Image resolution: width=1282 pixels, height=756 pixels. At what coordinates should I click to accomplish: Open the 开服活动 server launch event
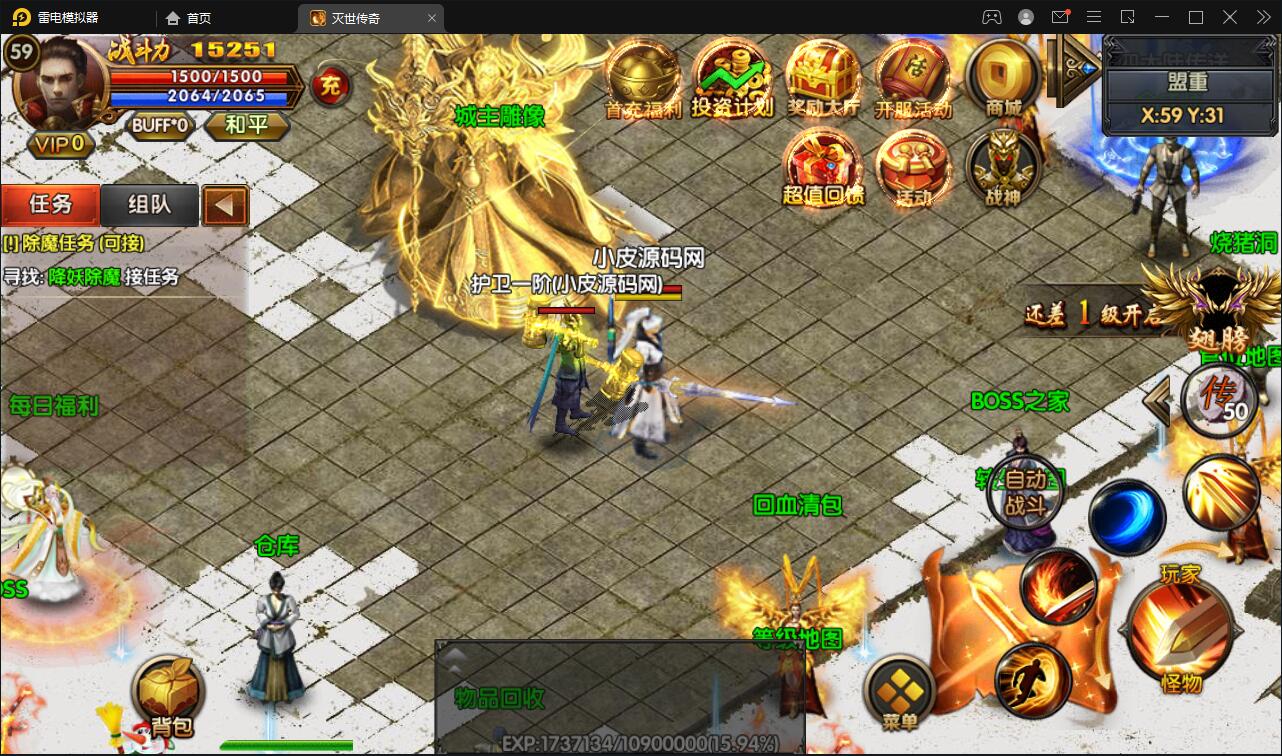912,77
